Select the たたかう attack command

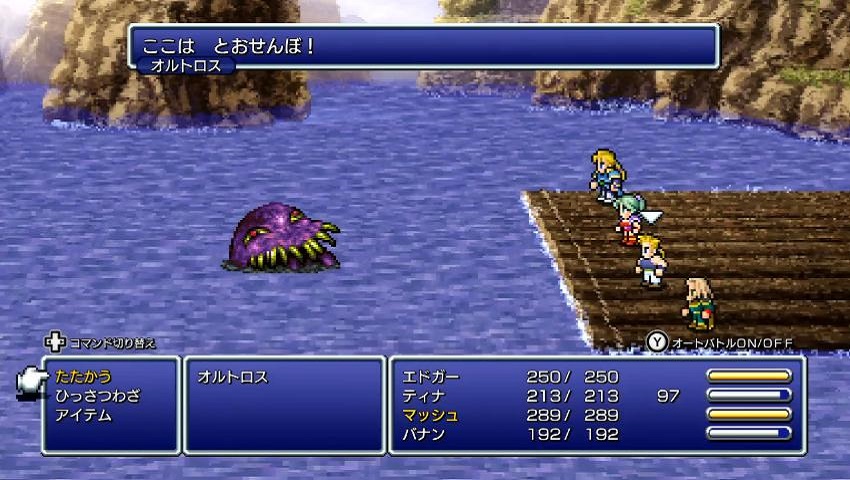coord(83,377)
